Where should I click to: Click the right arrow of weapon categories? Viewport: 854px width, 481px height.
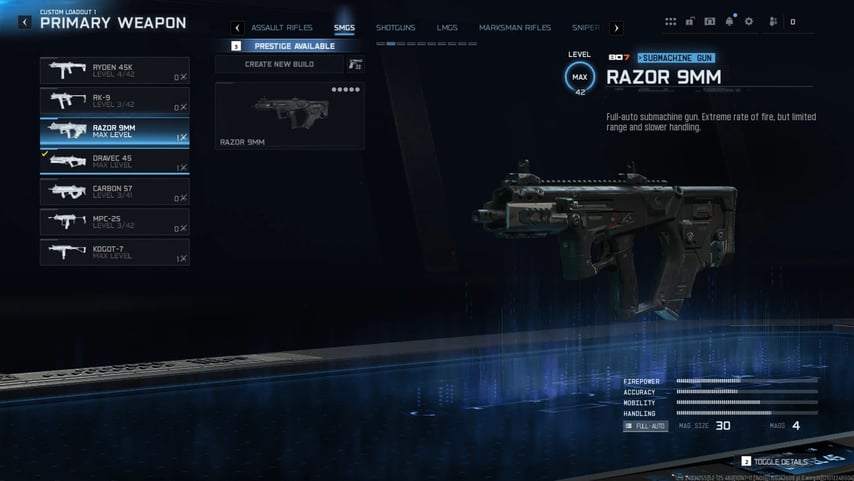[616, 28]
